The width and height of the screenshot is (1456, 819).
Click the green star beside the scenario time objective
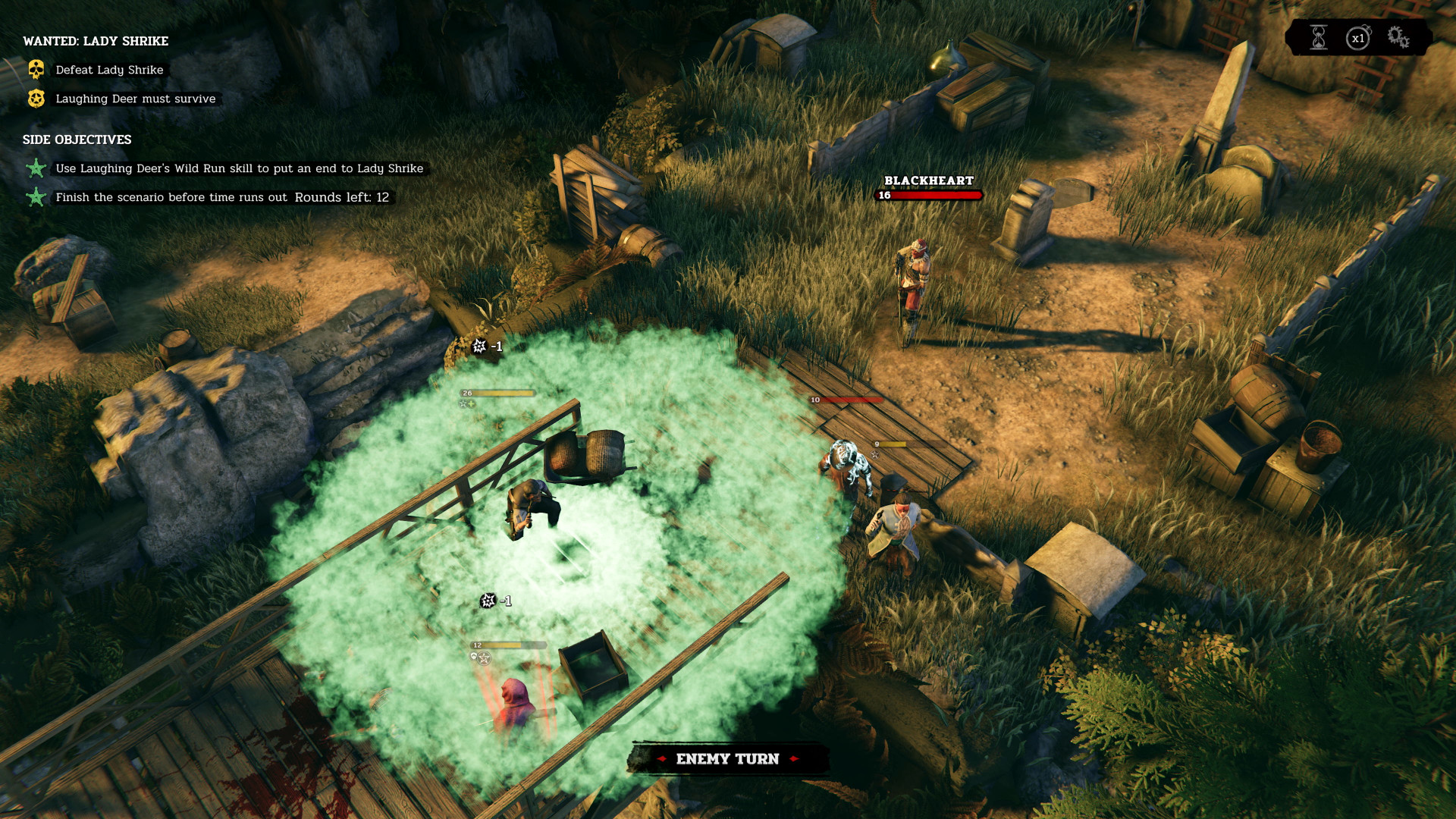coord(35,197)
